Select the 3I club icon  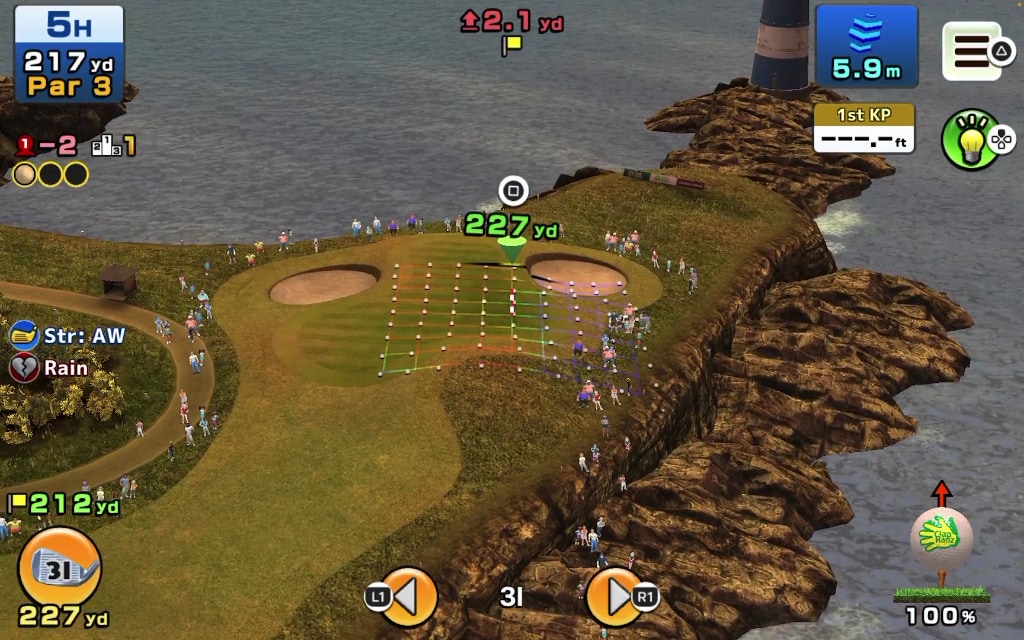point(60,566)
